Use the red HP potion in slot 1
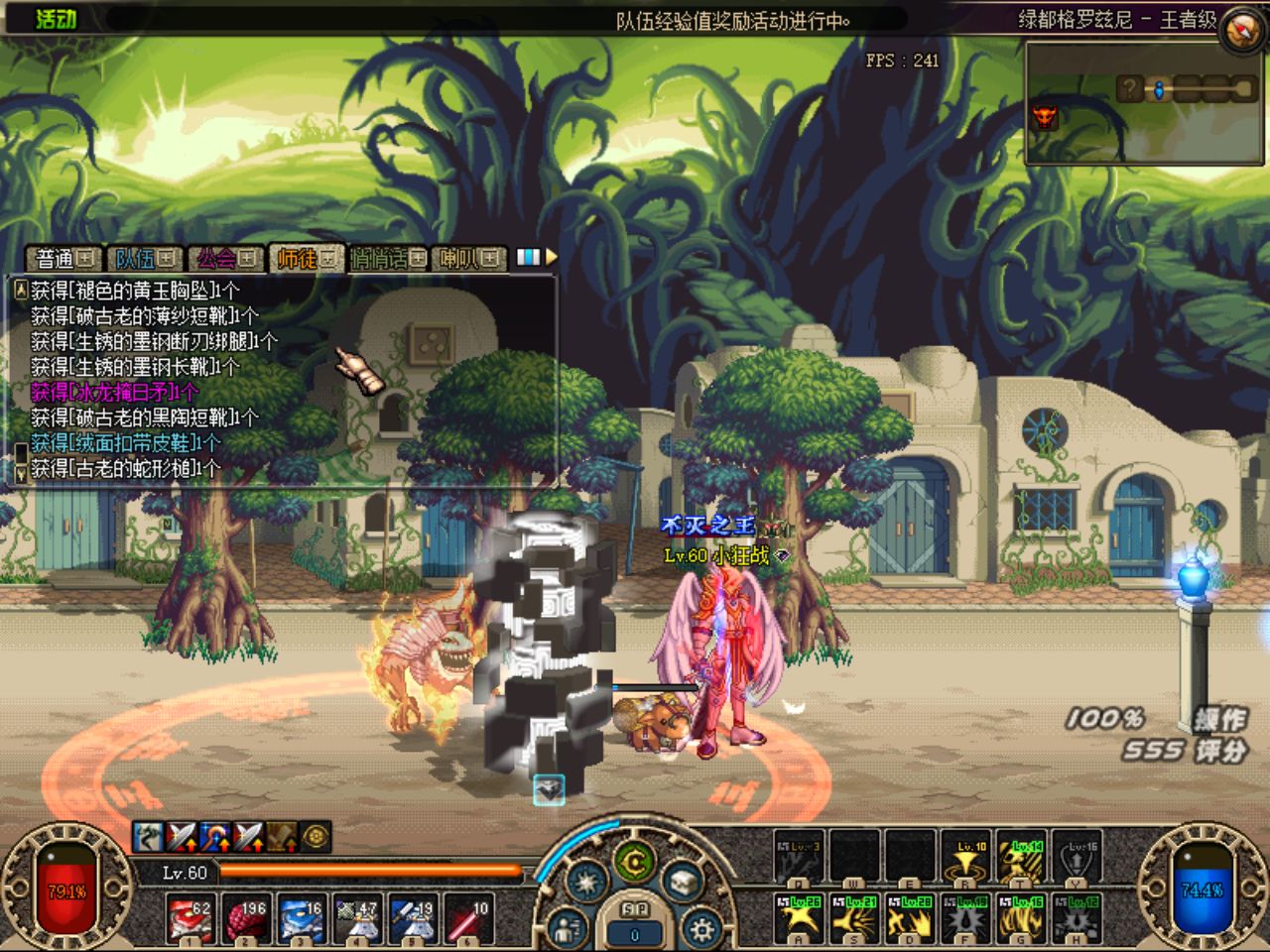Image resolution: width=1270 pixels, height=952 pixels. 189,918
